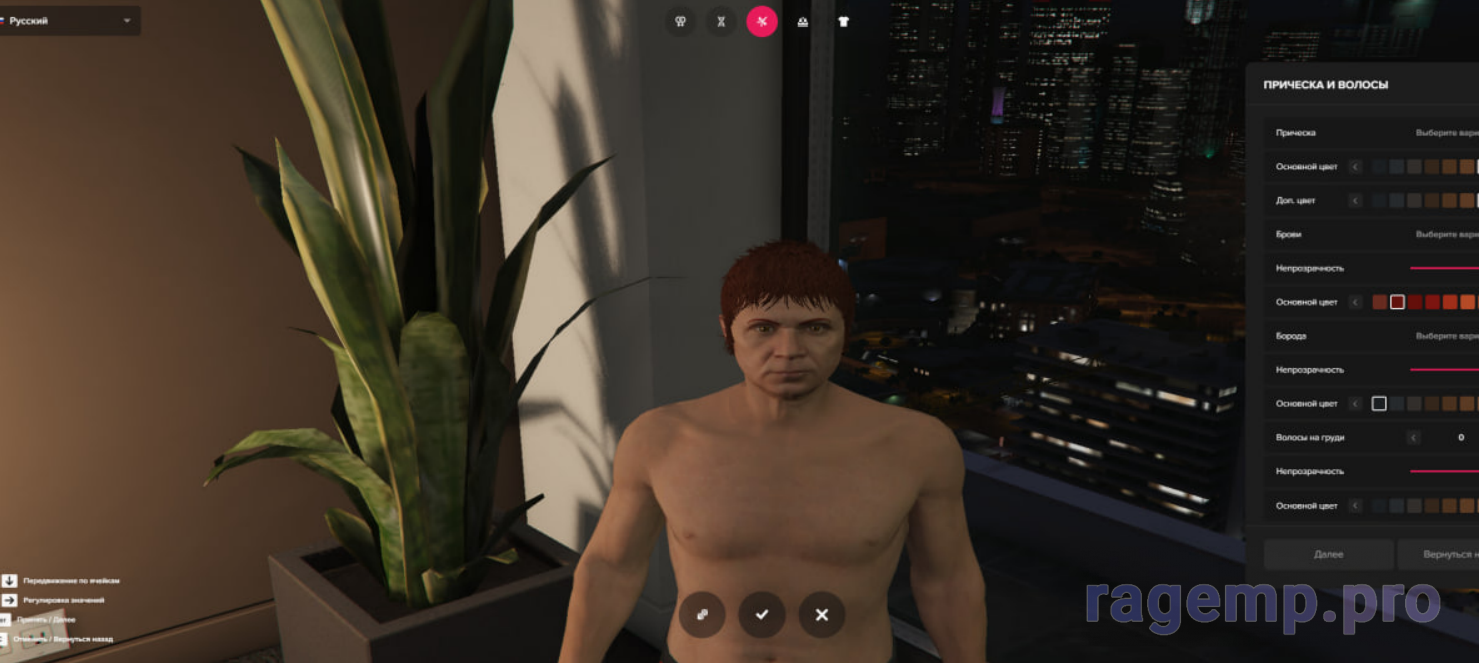
Task: Open the Борода variant selector
Action: pos(1446,336)
